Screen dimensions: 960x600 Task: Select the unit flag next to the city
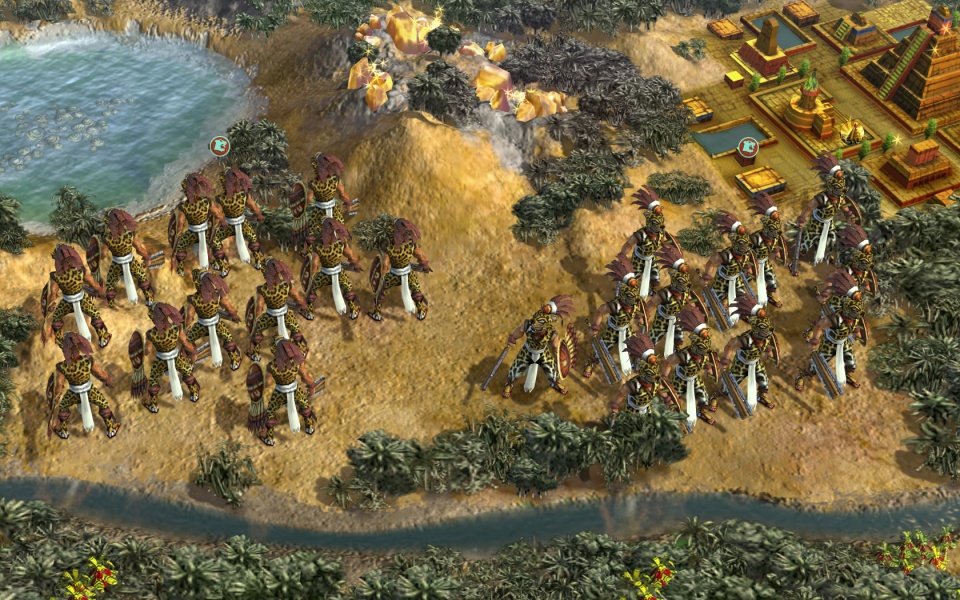[746, 148]
